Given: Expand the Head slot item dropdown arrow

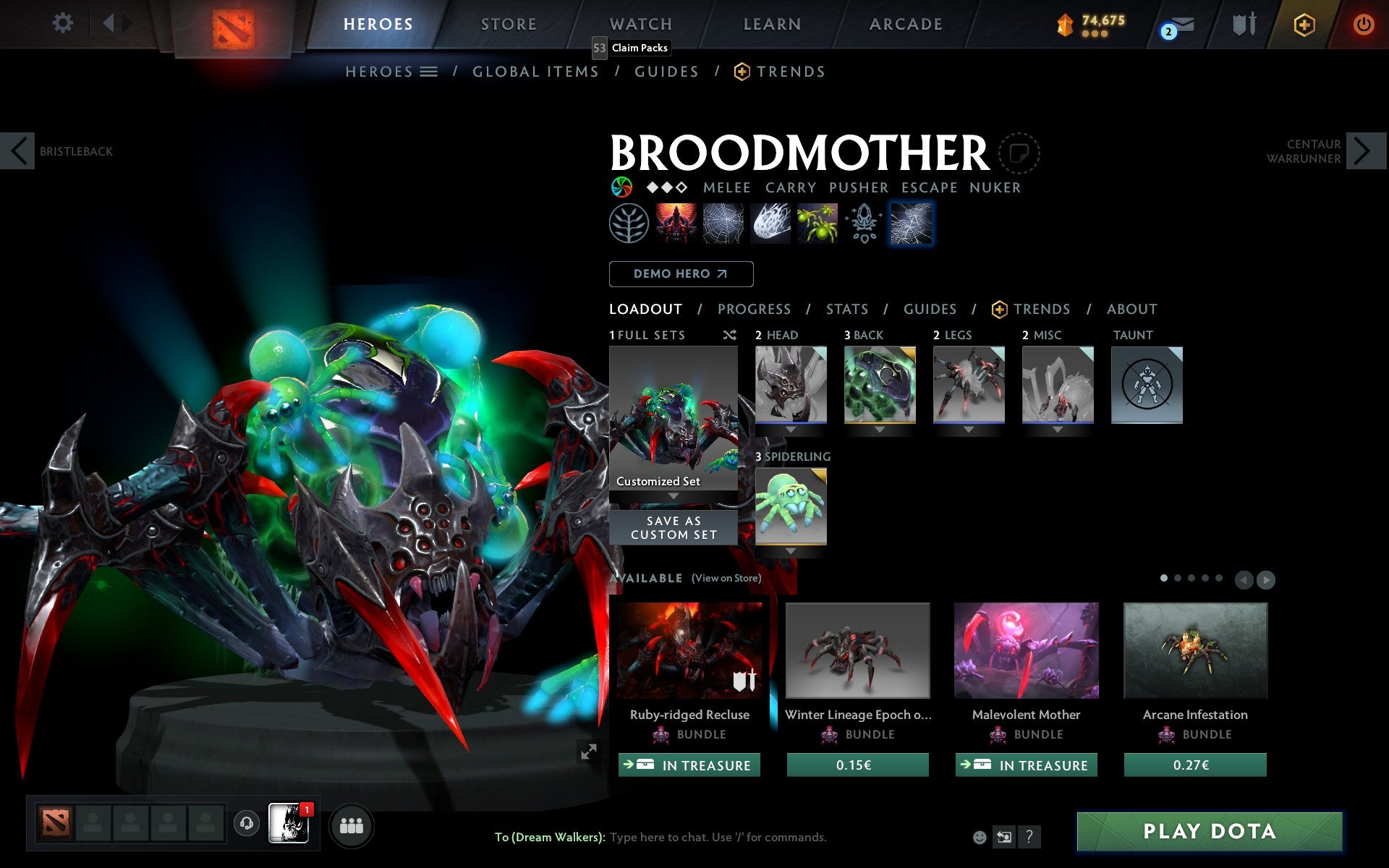Looking at the screenshot, I should tap(789, 430).
